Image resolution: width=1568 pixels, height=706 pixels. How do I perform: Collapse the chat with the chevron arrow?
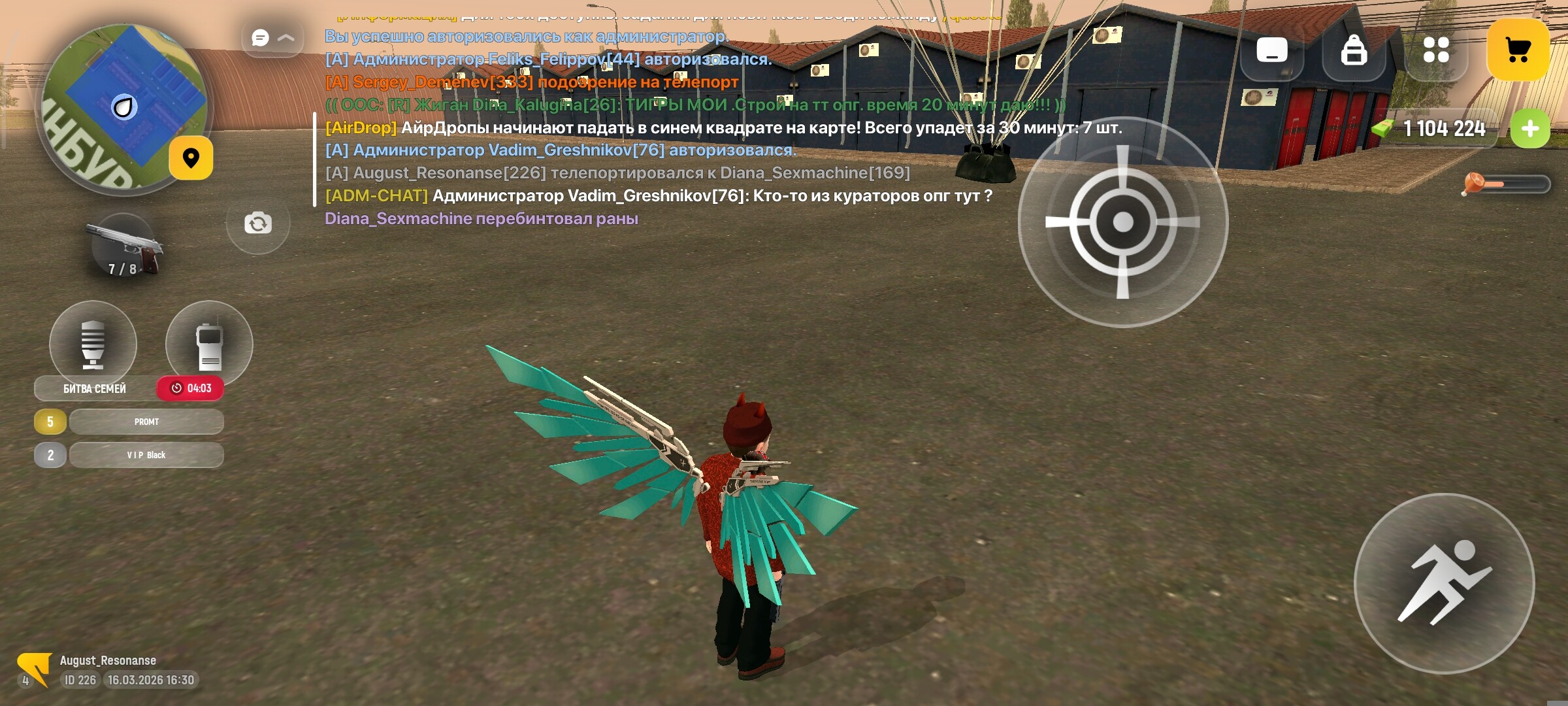pyautogui.click(x=286, y=38)
